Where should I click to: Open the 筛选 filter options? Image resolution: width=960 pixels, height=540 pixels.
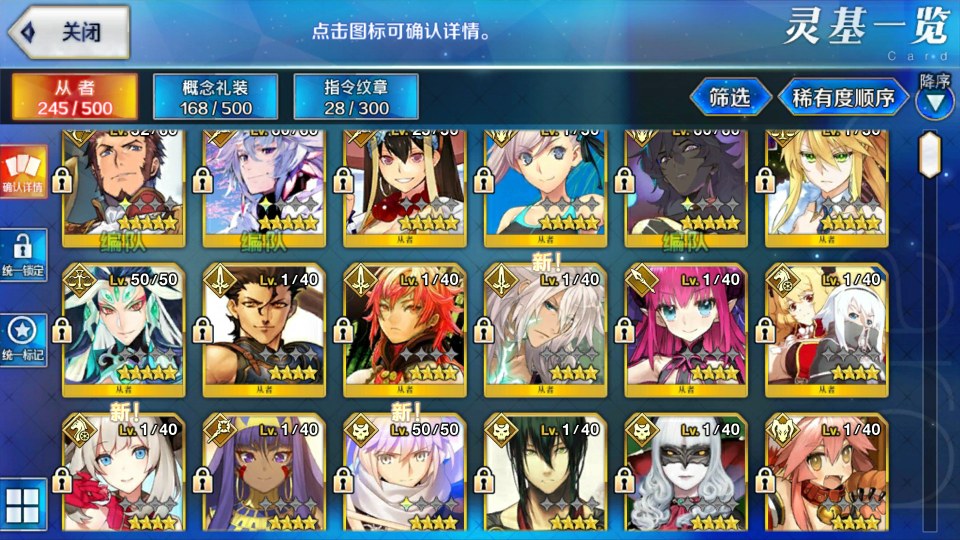(730, 98)
